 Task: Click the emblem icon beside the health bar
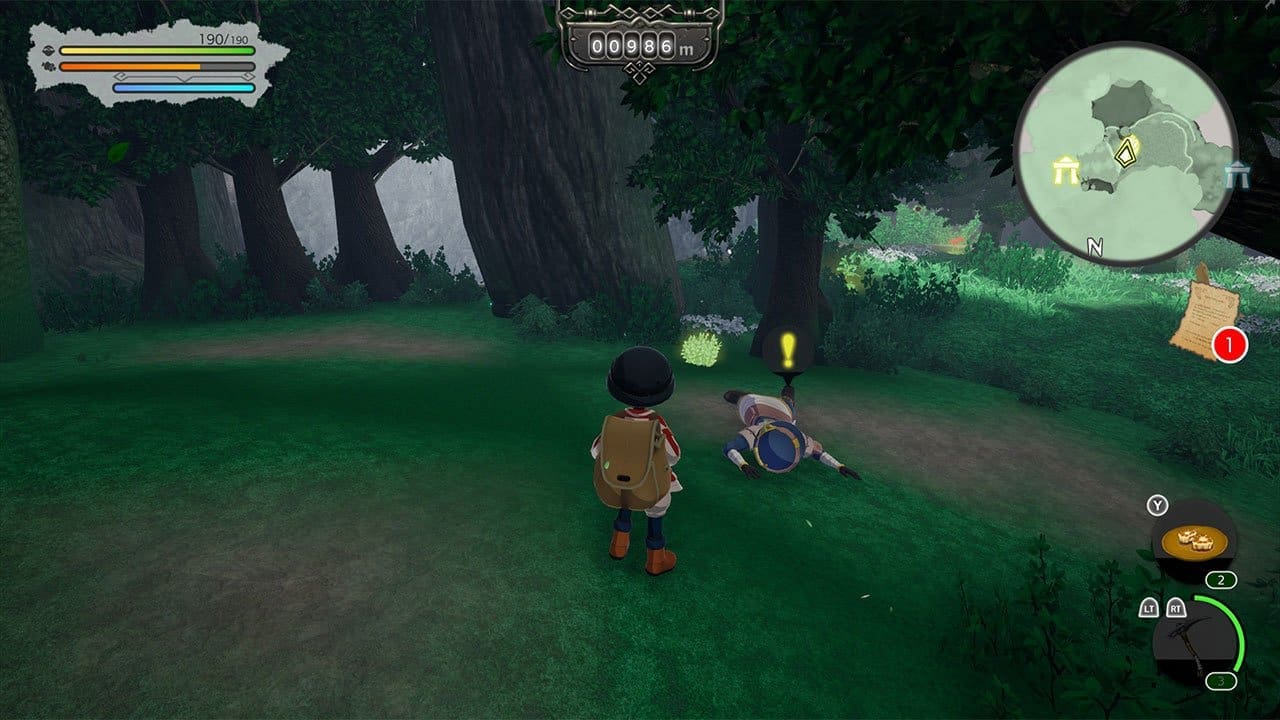click(48, 51)
